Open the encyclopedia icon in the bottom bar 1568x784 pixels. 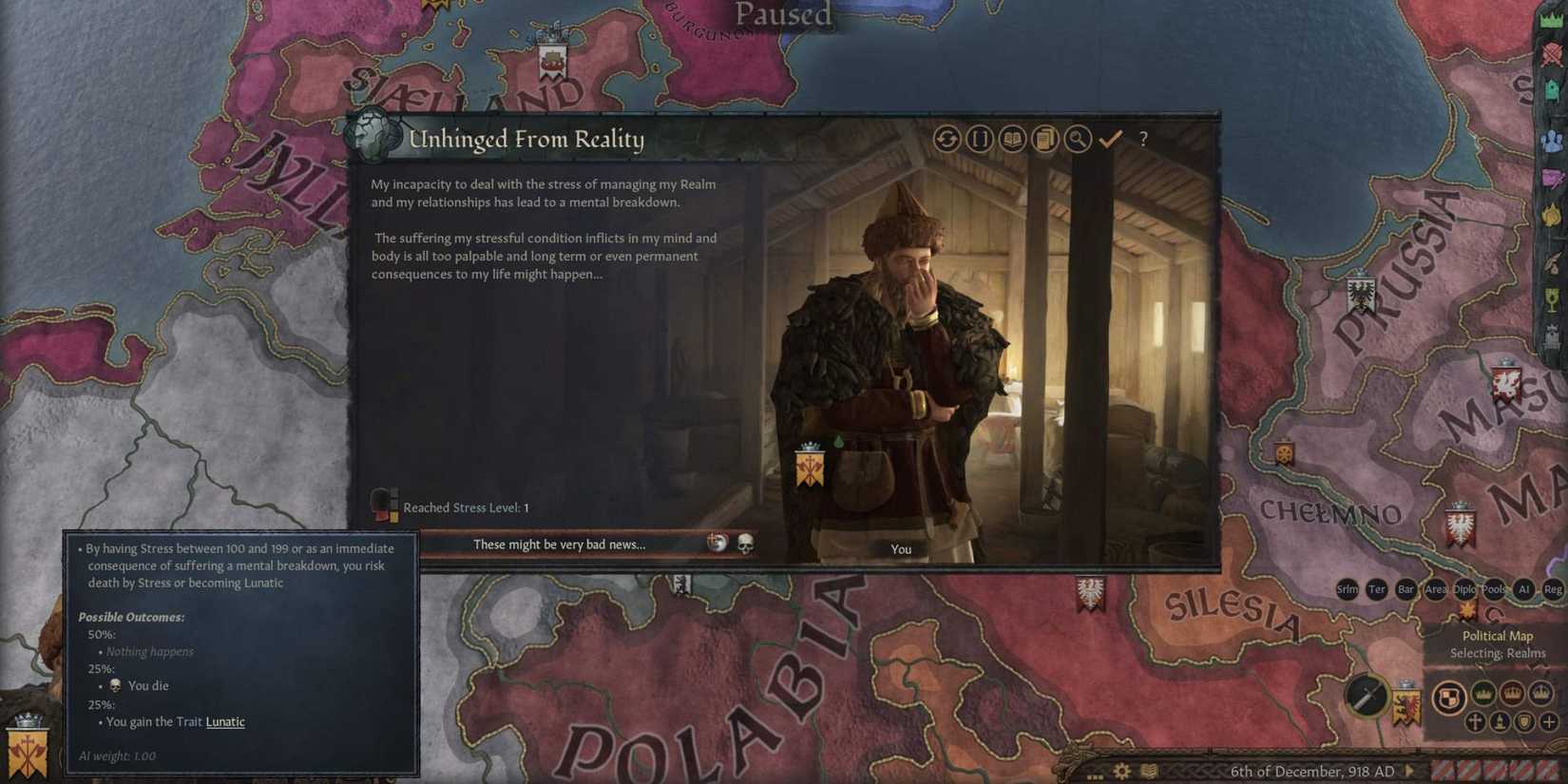pyautogui.click(x=1149, y=772)
